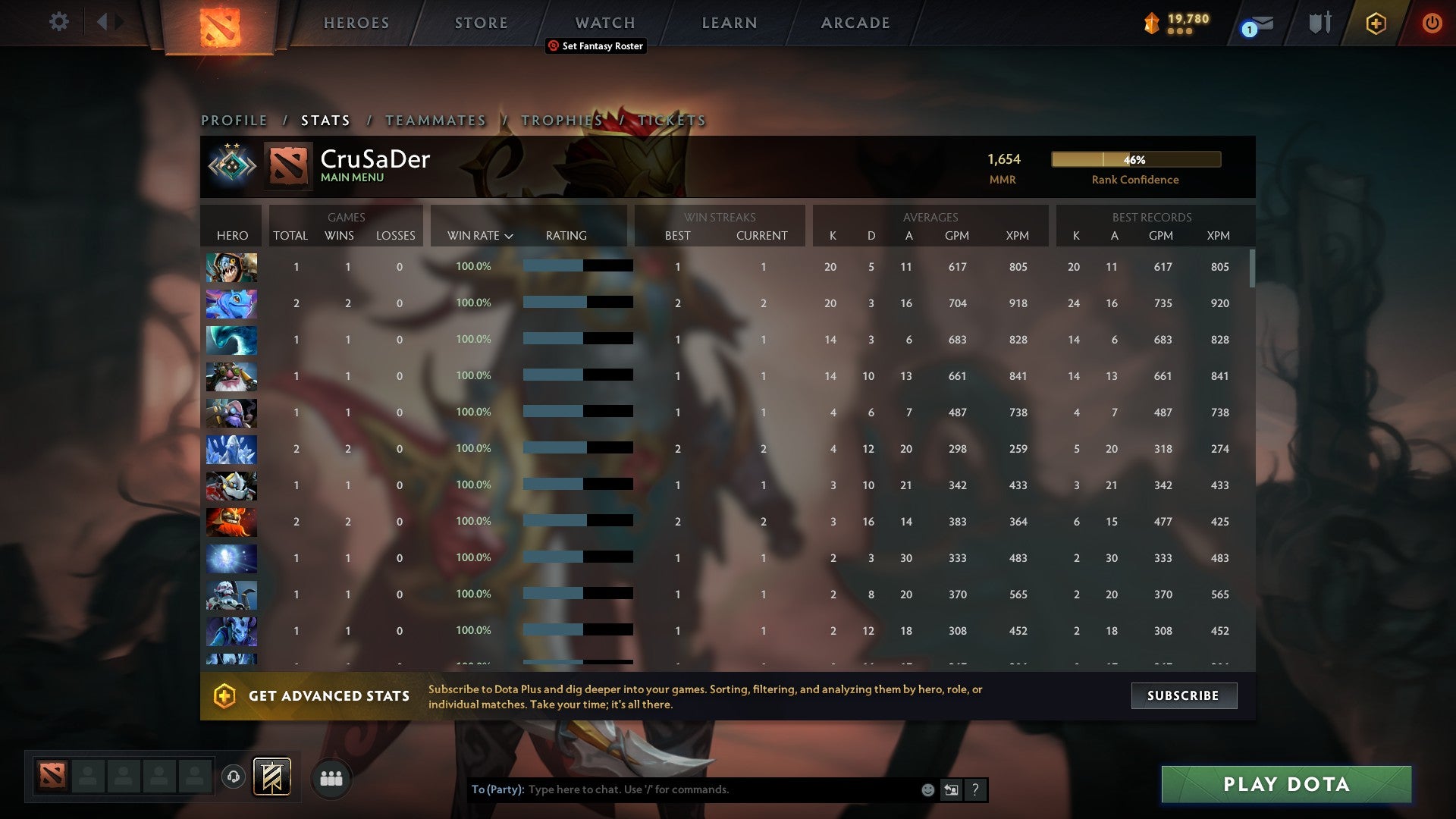
Task: Click SUBSCRIBE for Dota Plus
Action: pyautogui.click(x=1183, y=695)
